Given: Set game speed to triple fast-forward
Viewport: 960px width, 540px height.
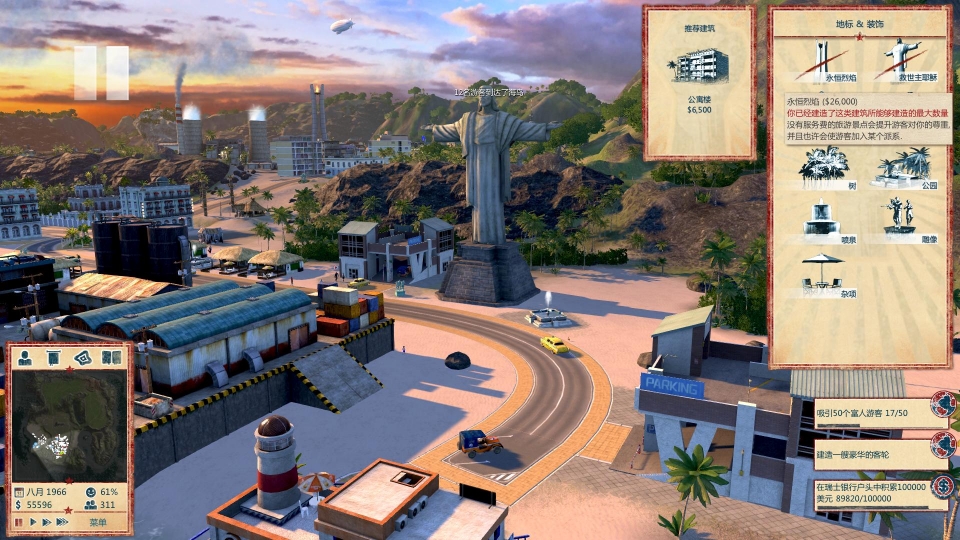Looking at the screenshot, I should pyautogui.click(x=64, y=522).
